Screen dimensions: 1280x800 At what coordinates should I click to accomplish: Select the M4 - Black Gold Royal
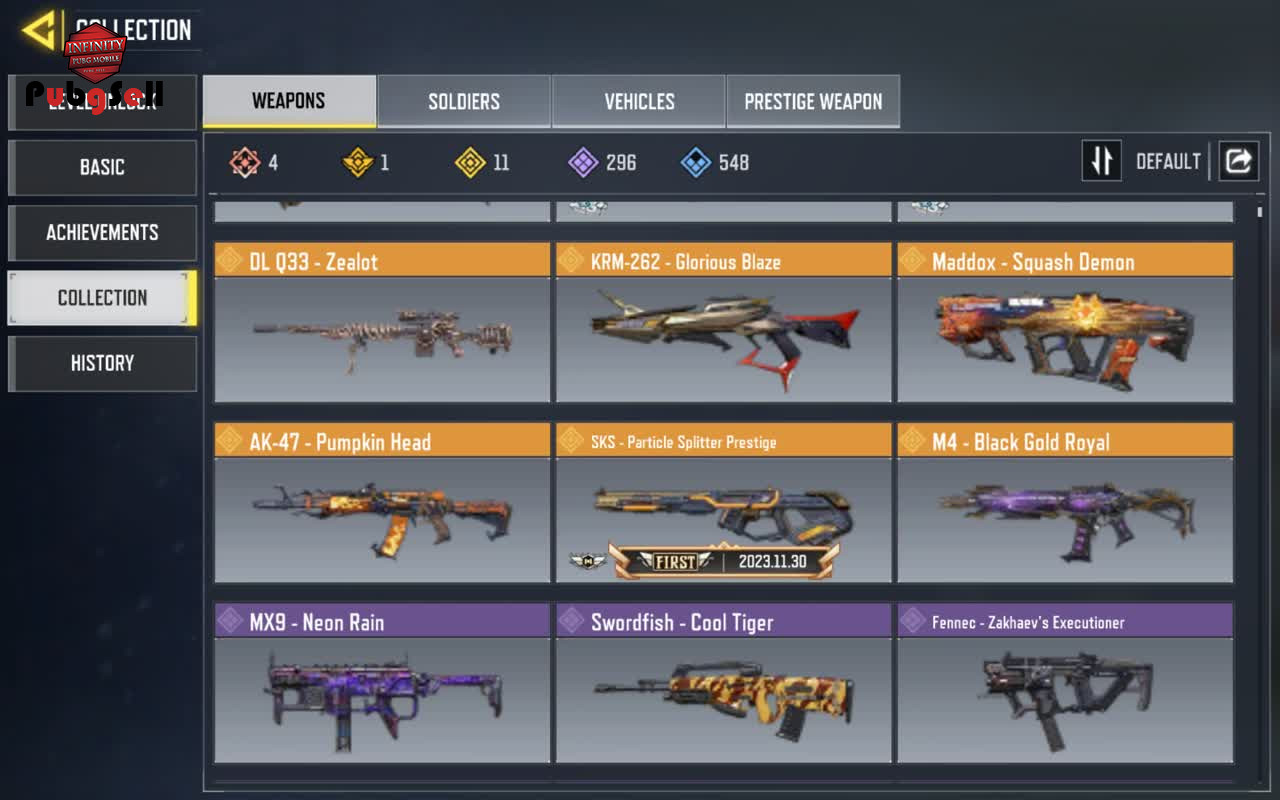tap(1065, 503)
